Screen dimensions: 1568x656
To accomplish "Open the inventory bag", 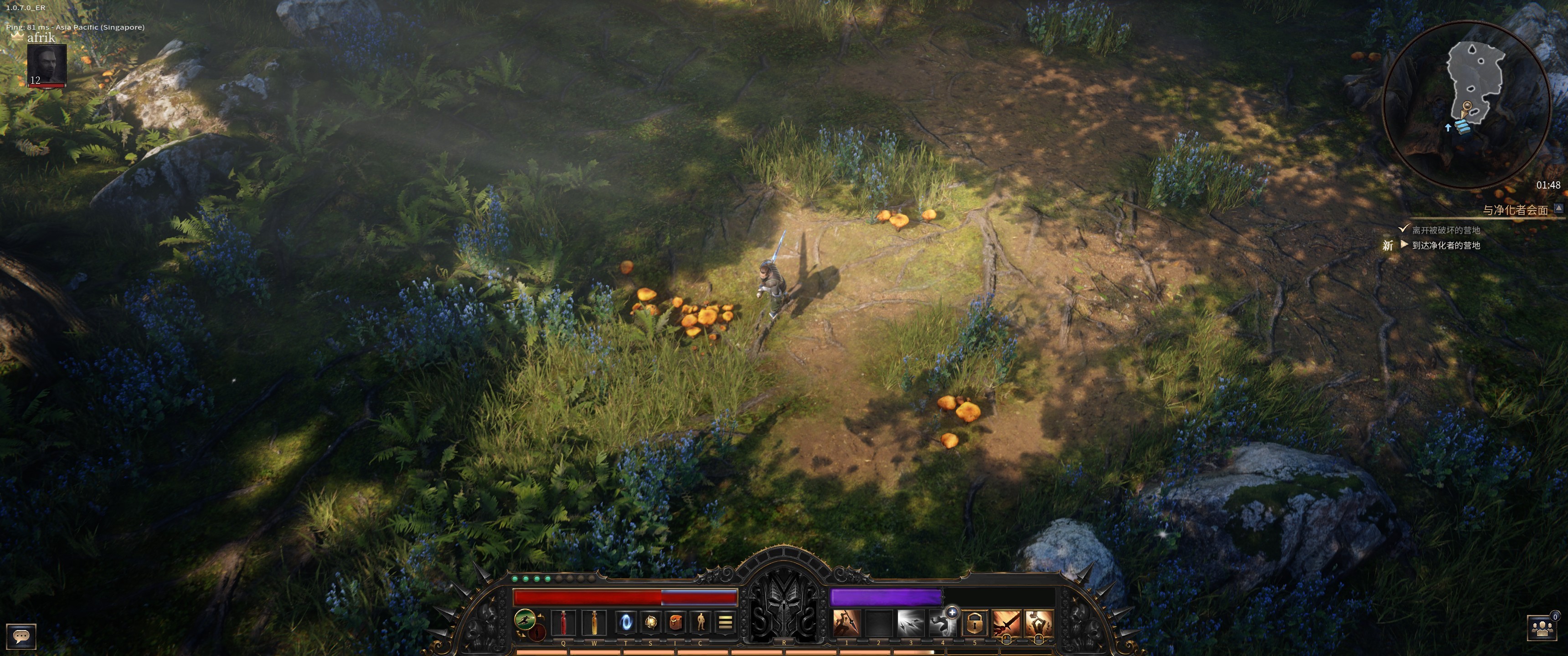I will click(675, 623).
